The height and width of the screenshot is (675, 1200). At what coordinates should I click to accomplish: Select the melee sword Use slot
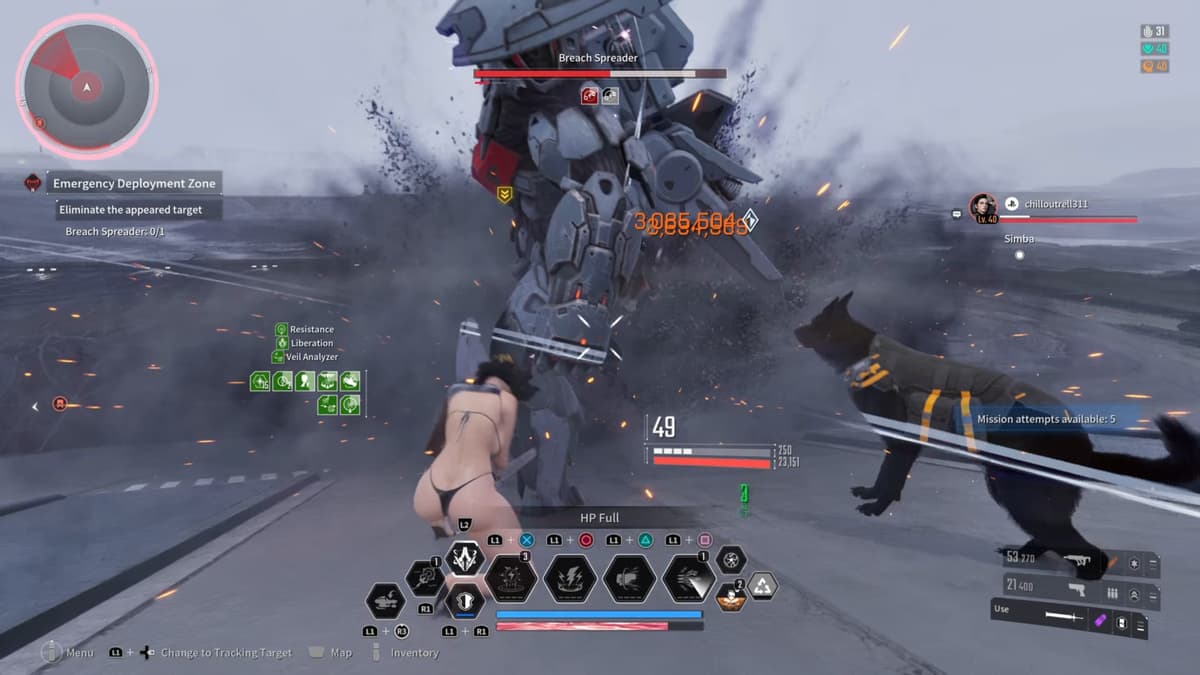tap(1062, 619)
